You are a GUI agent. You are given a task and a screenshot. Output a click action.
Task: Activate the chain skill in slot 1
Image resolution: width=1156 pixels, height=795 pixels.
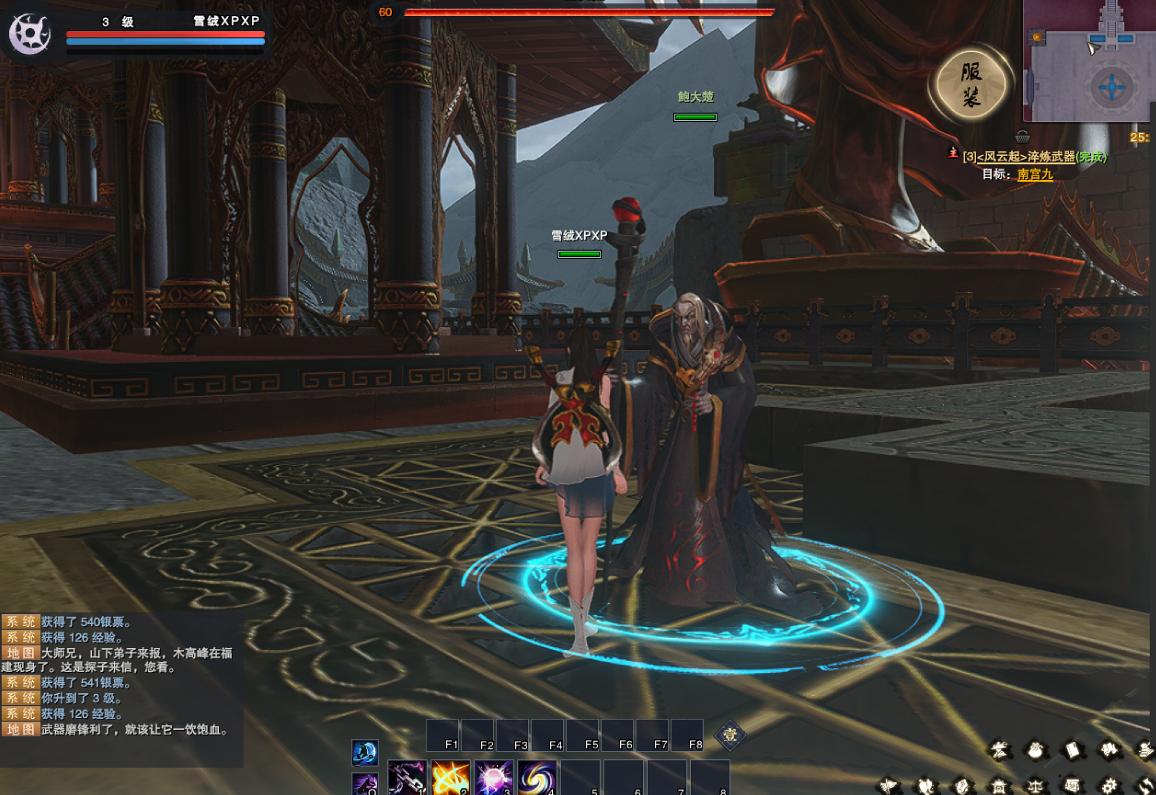407,778
